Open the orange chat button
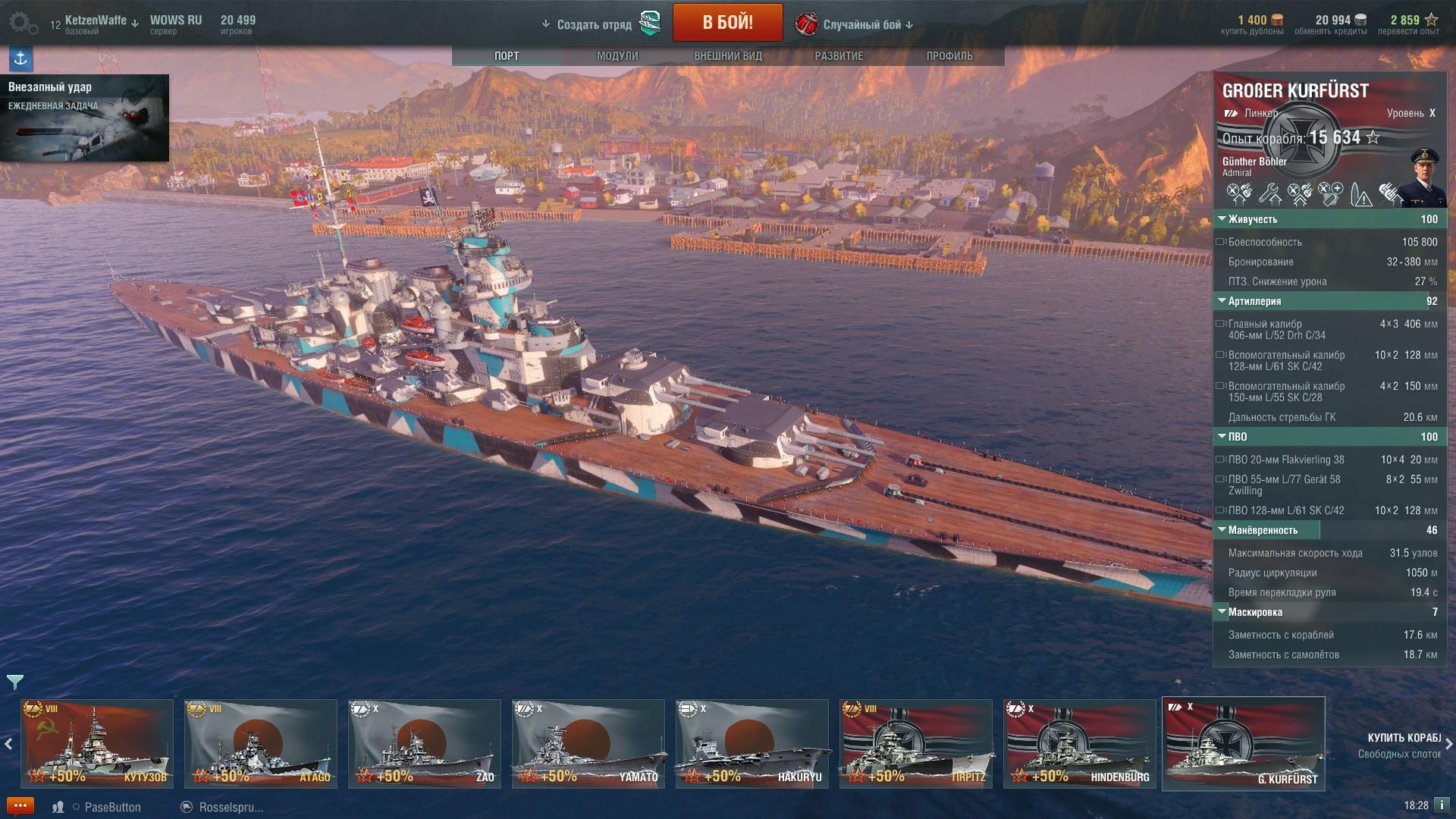 pyautogui.click(x=20, y=806)
